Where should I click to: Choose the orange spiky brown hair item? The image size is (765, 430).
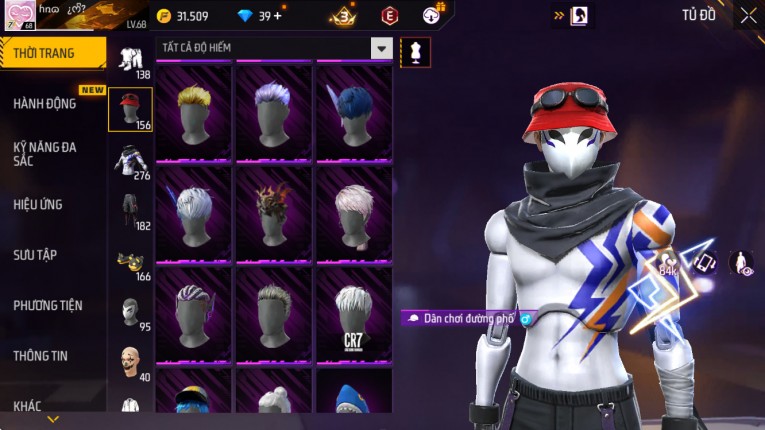point(273,213)
